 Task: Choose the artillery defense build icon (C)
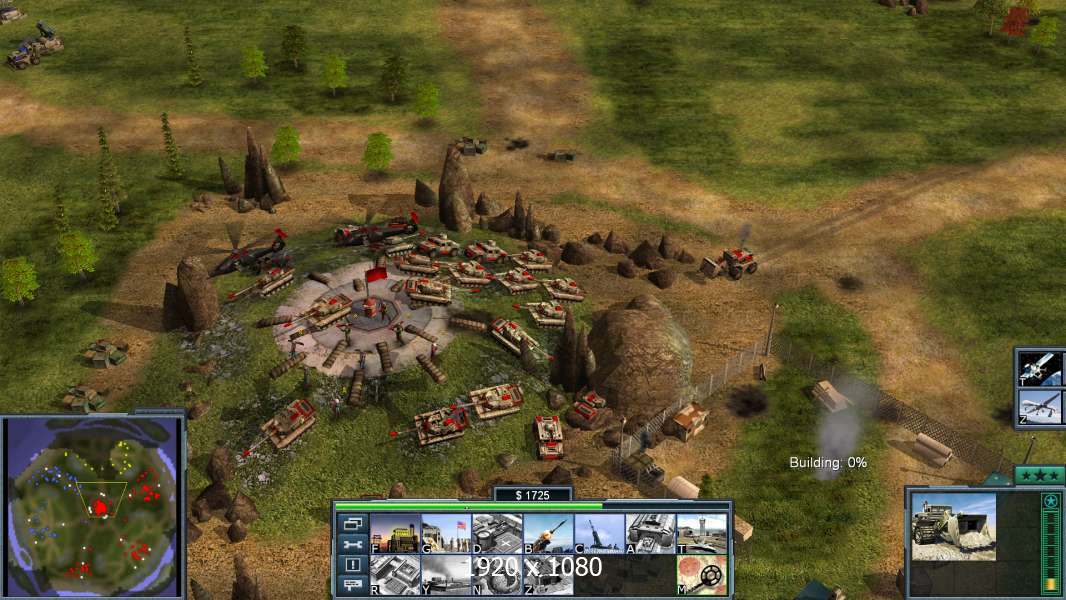(x=599, y=534)
